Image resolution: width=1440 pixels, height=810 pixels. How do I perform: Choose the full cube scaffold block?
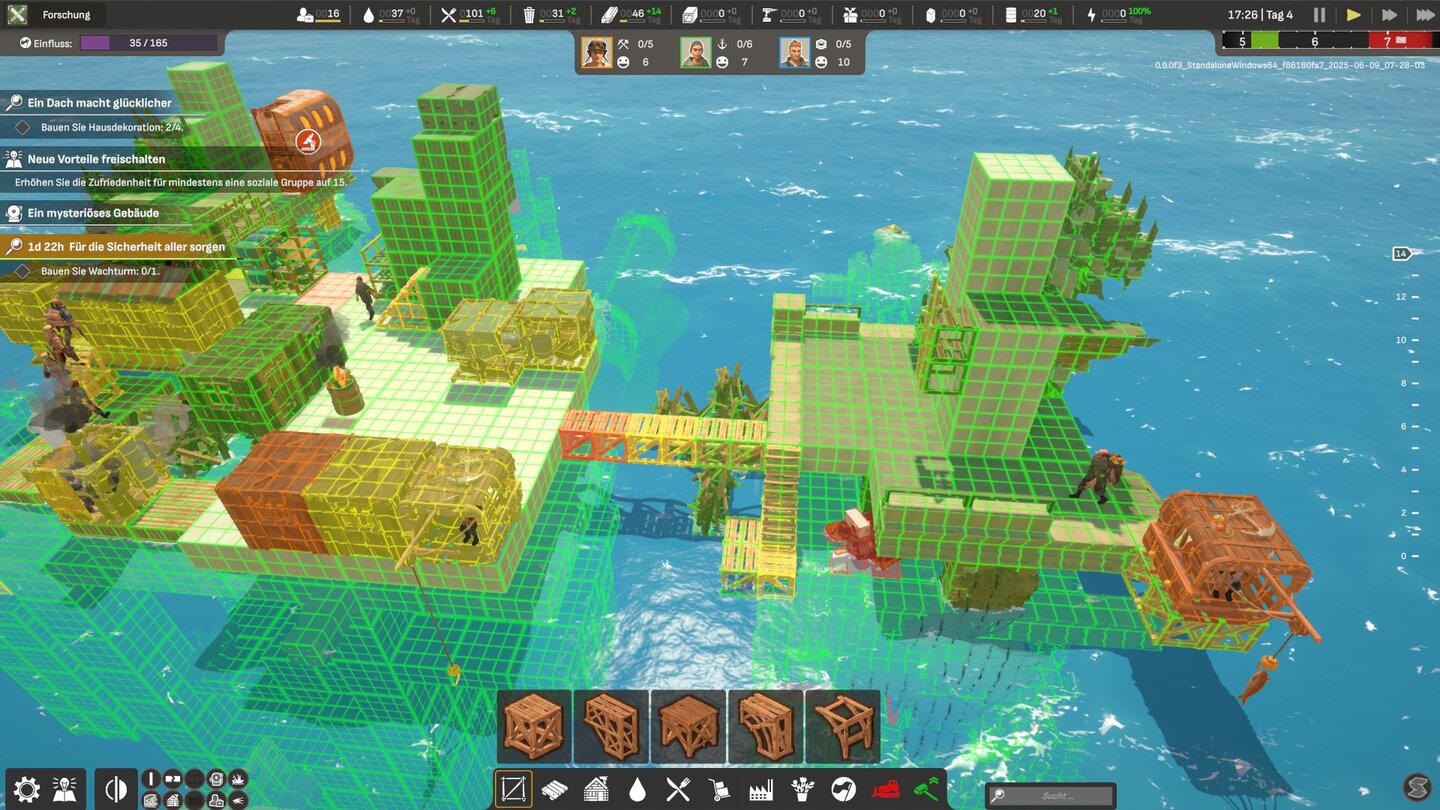point(534,727)
